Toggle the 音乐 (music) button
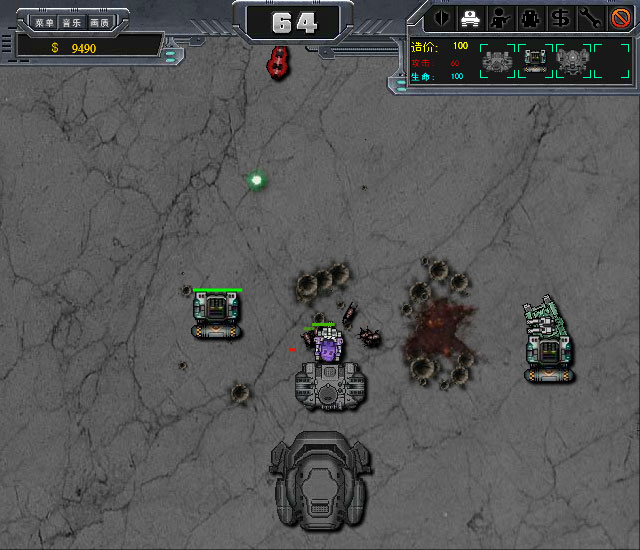 [x=71, y=22]
